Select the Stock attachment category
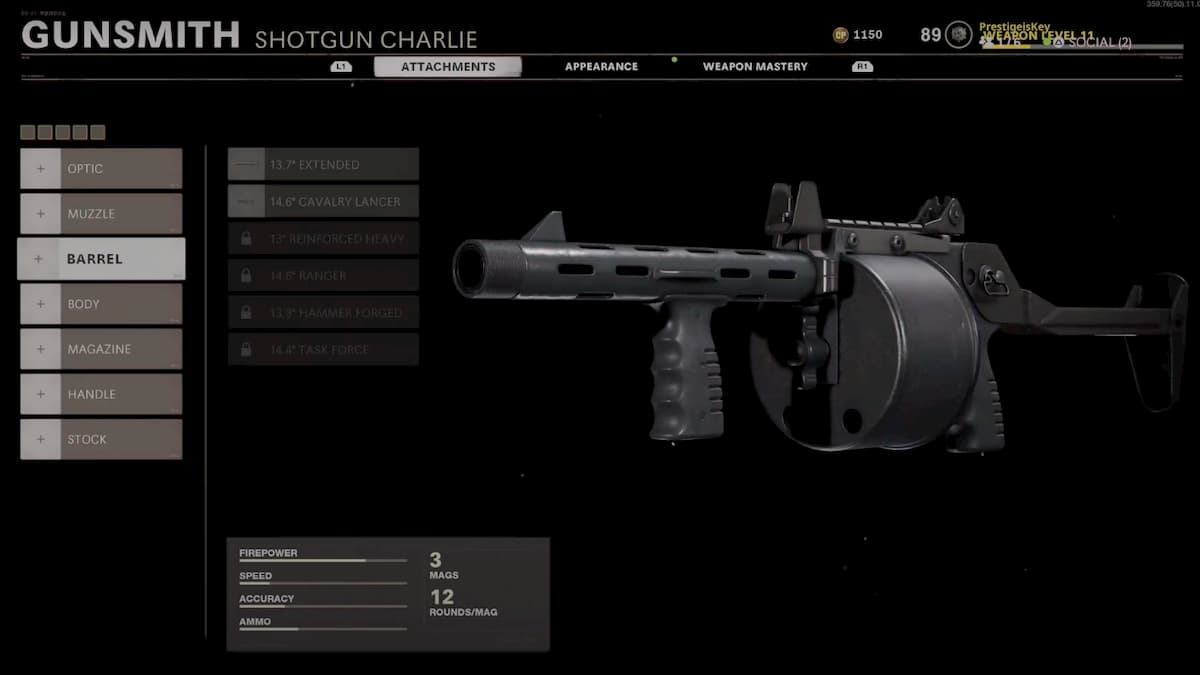 click(101, 439)
